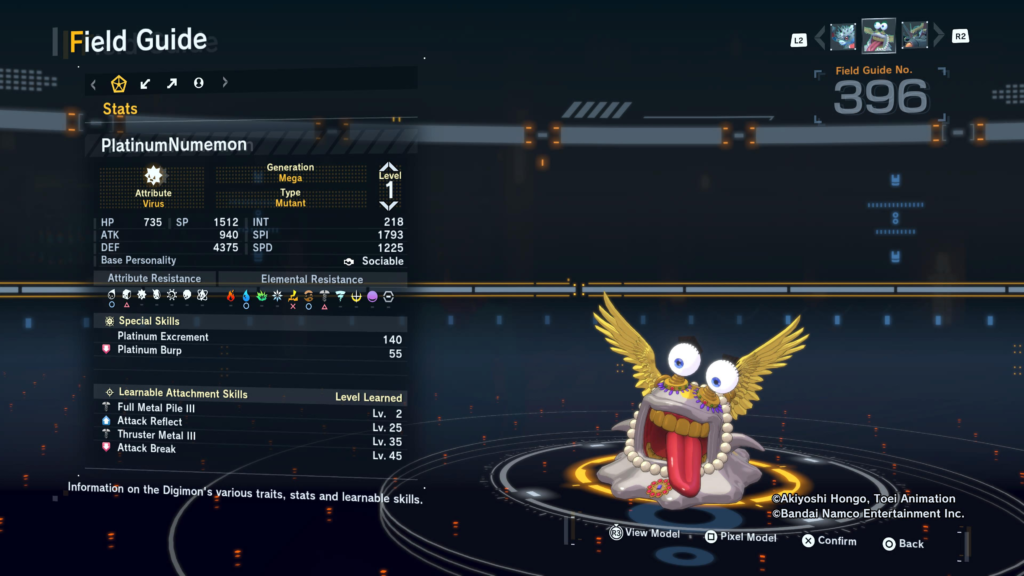Screen dimensions: 1024x576
Task: Click the water drop resistance icon
Action: coord(246,296)
